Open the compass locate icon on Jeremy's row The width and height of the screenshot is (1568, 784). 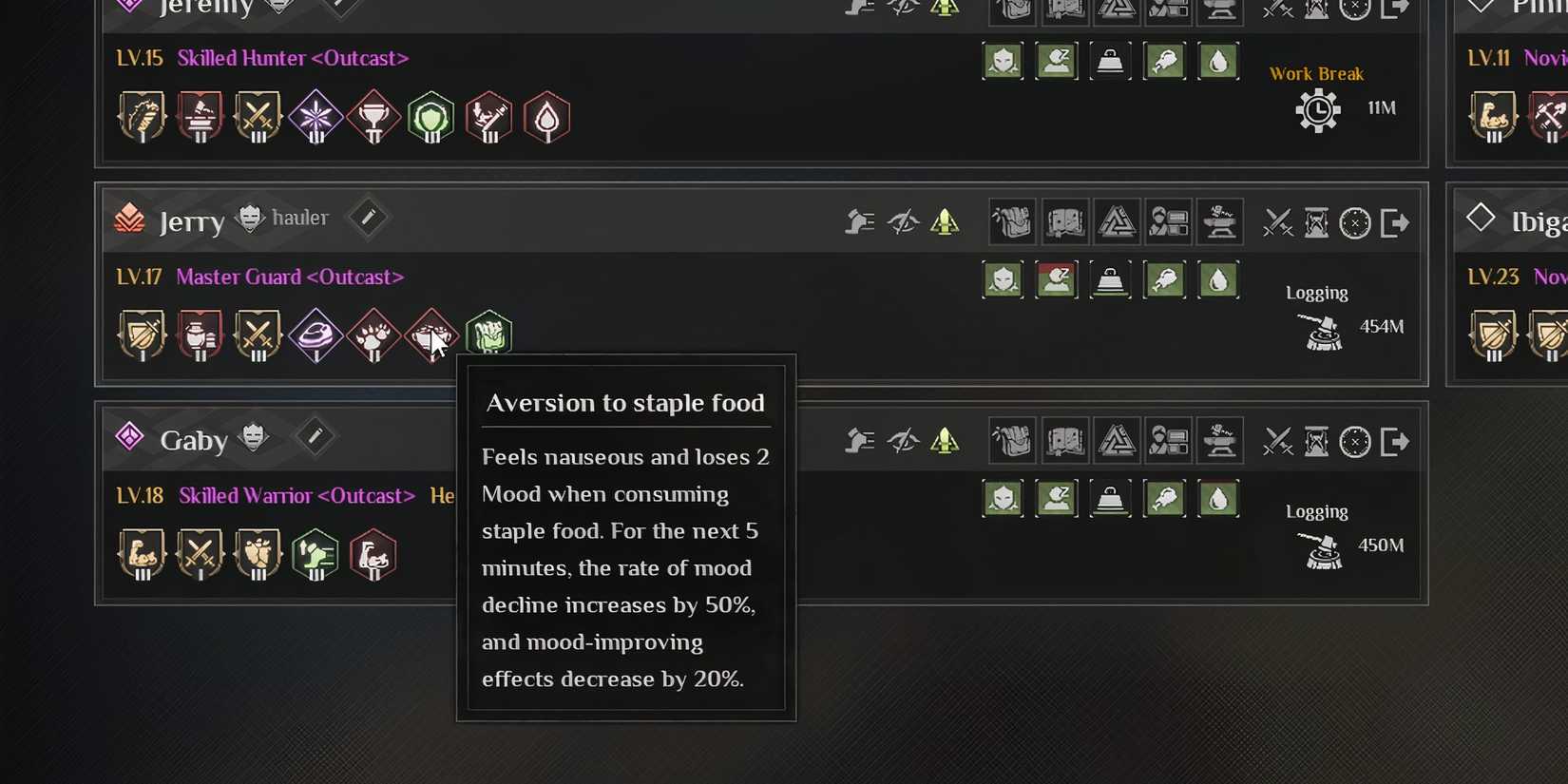point(1354,10)
